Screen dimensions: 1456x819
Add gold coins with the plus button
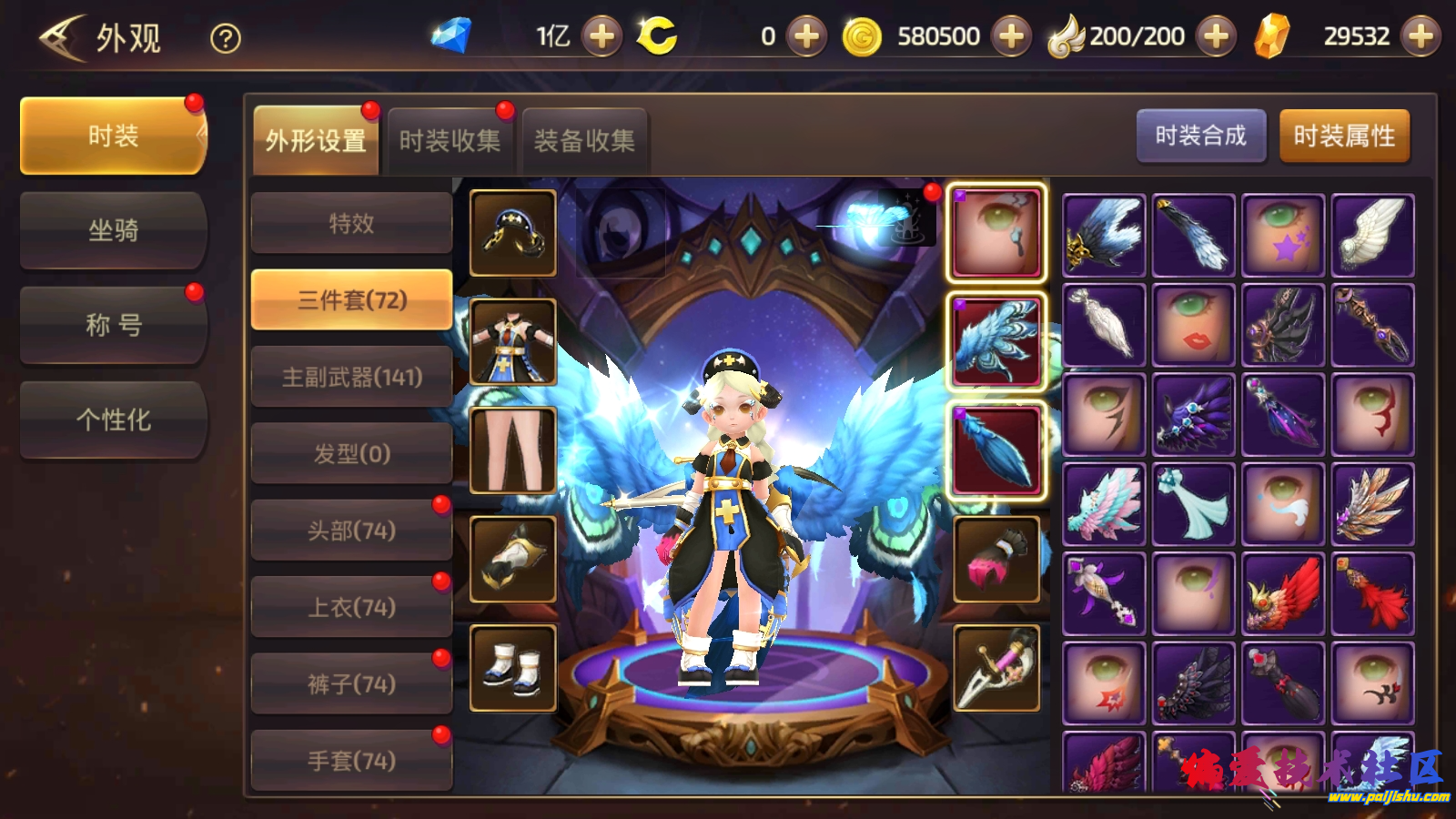pos(1011,36)
